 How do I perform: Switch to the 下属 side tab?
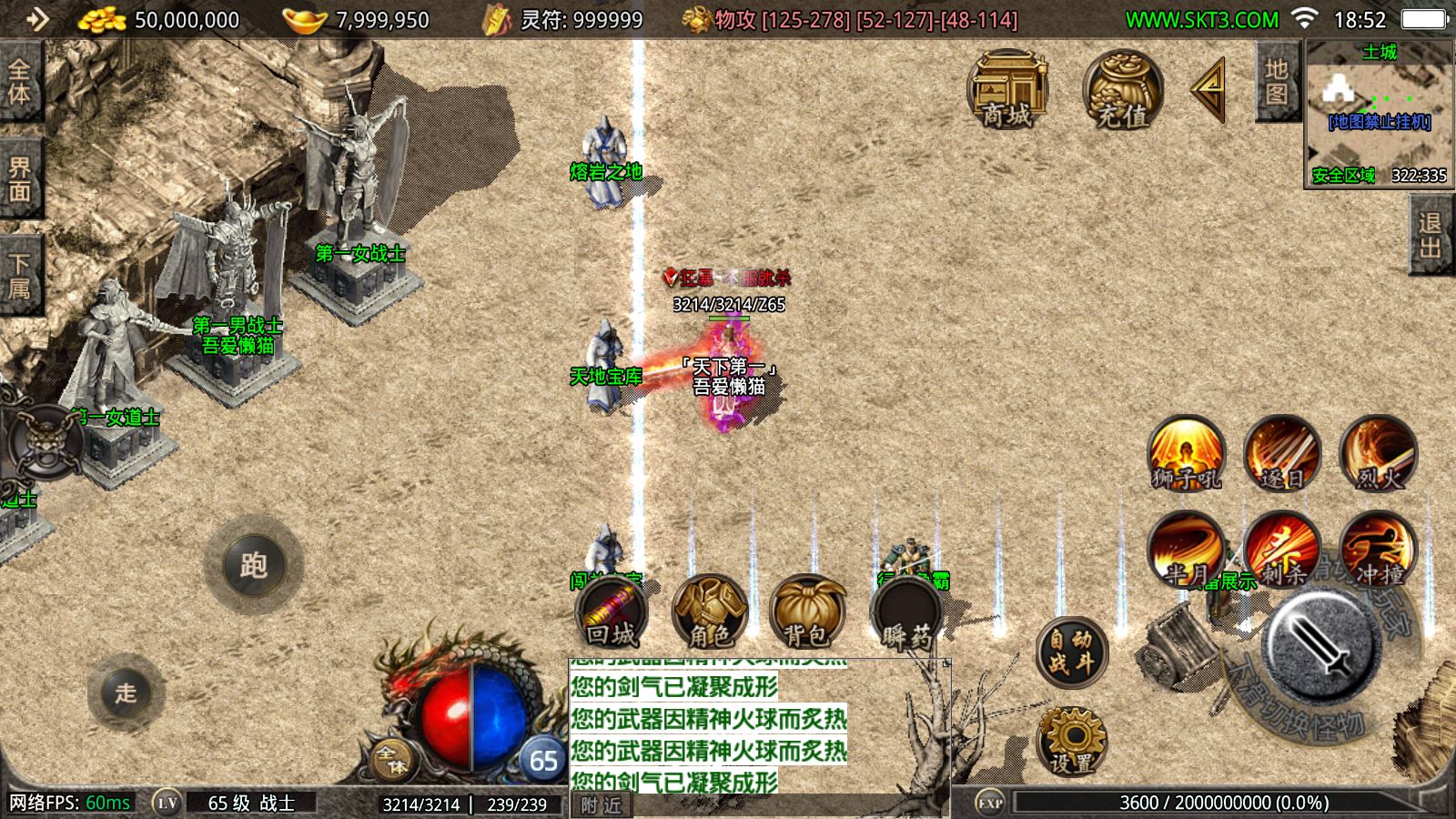click(19, 276)
